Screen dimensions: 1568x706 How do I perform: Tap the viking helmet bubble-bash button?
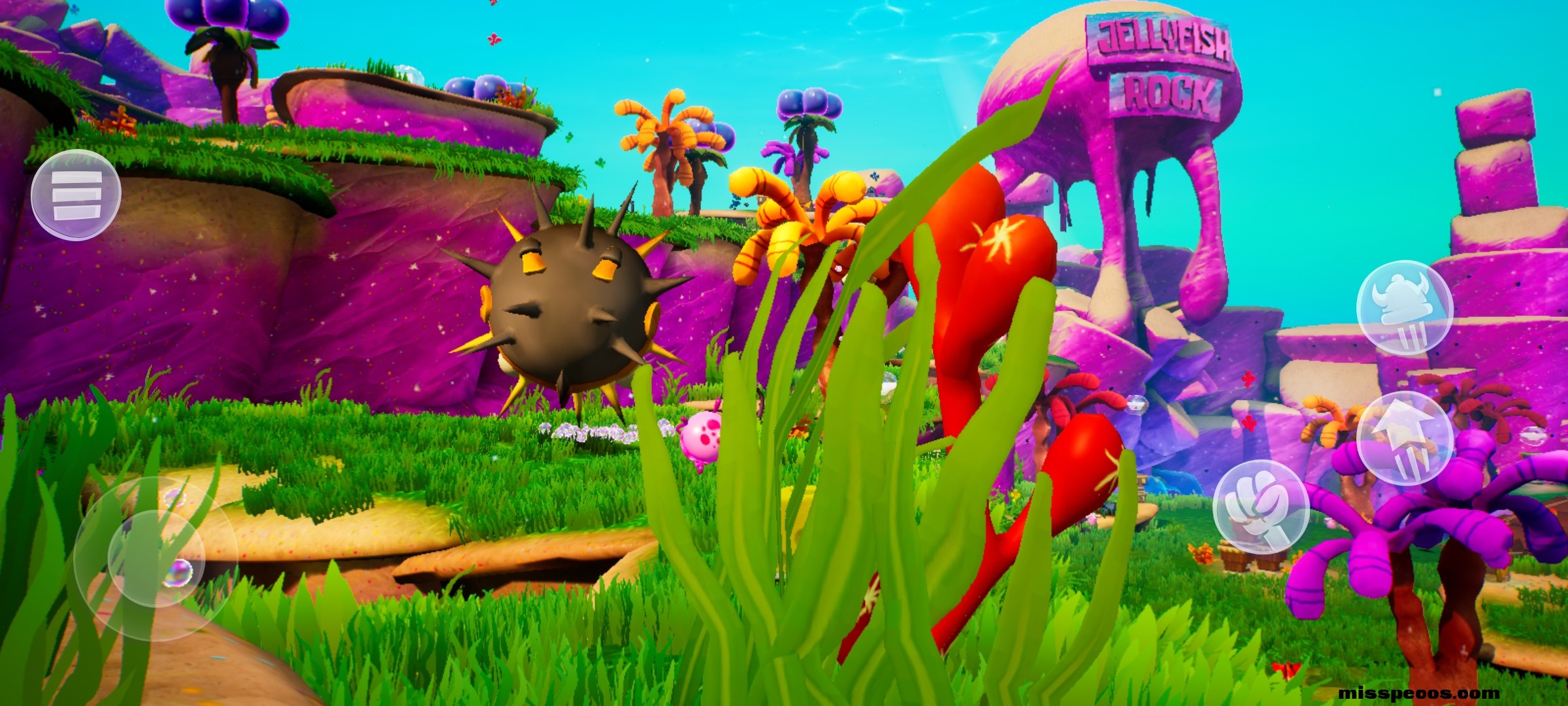click(x=1404, y=308)
